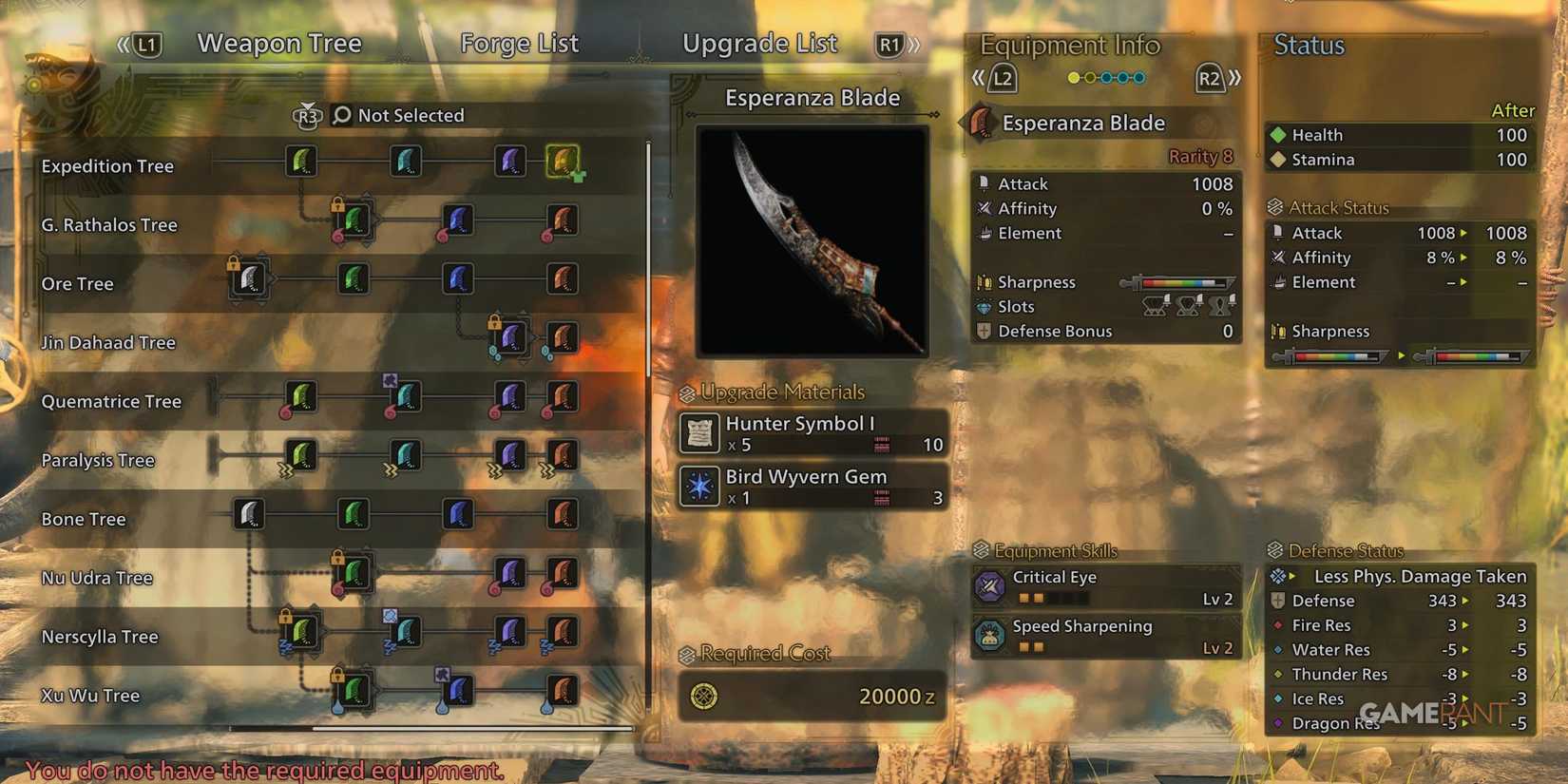Viewport: 1568px width, 784px height.
Task: Click the Speed Sharpening skill icon
Action: click(991, 637)
